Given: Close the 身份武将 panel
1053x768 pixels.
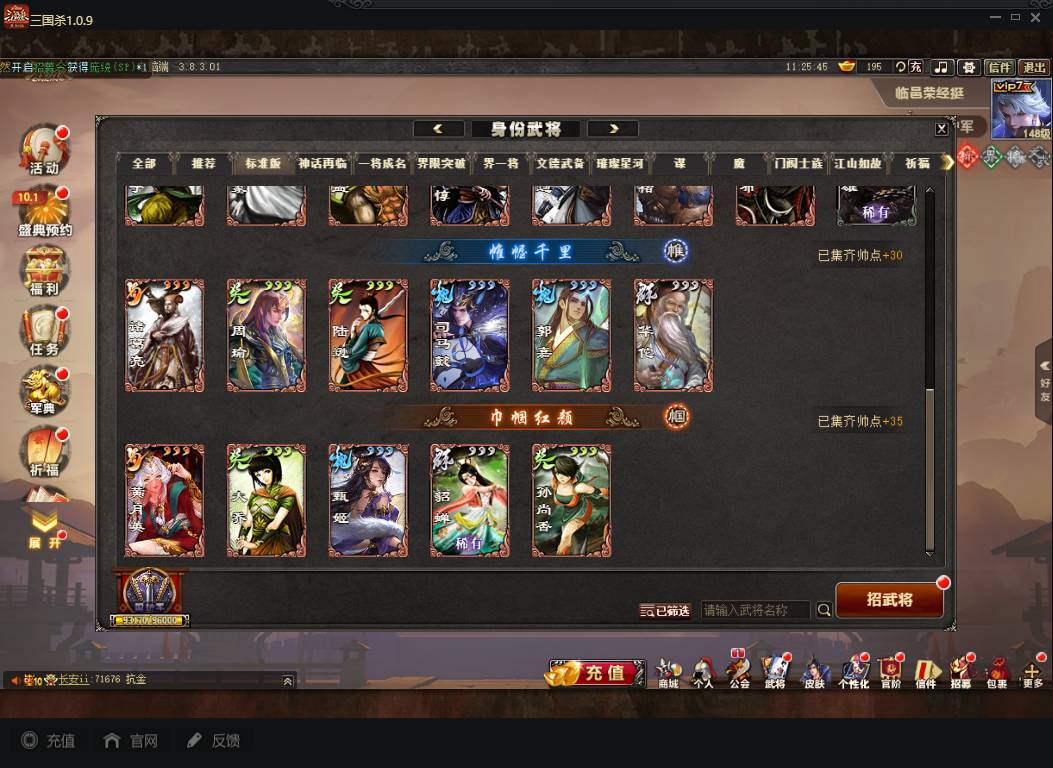Looking at the screenshot, I should tap(941, 129).
